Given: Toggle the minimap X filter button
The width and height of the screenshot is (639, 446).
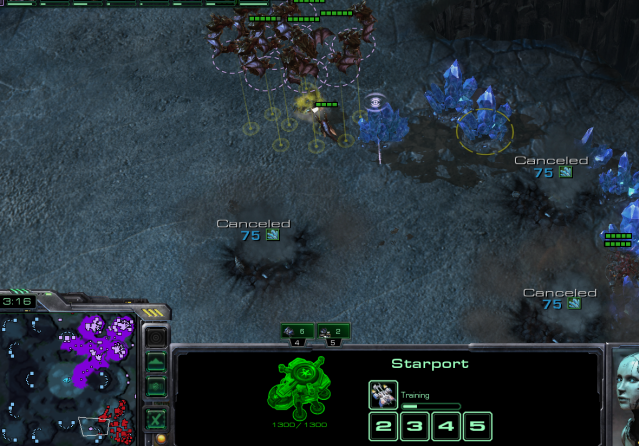Looking at the screenshot, I should 155,418.
